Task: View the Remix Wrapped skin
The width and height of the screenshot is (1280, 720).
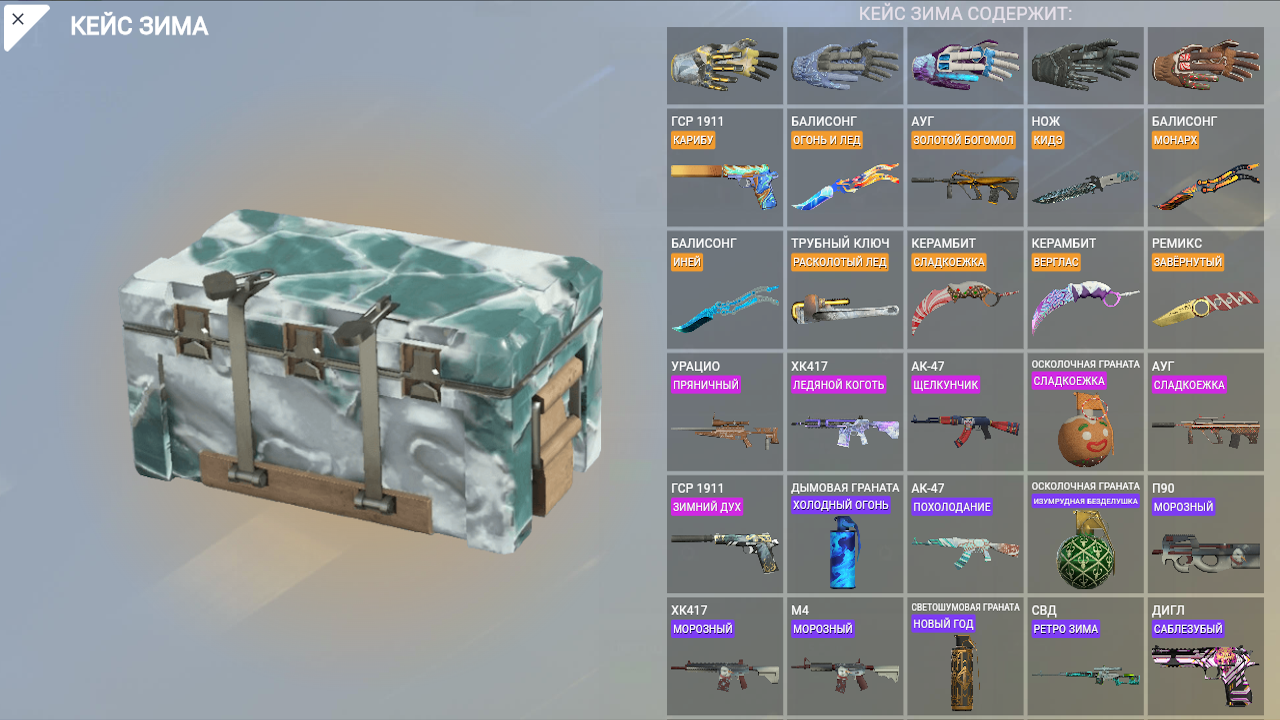Action: click(1205, 289)
